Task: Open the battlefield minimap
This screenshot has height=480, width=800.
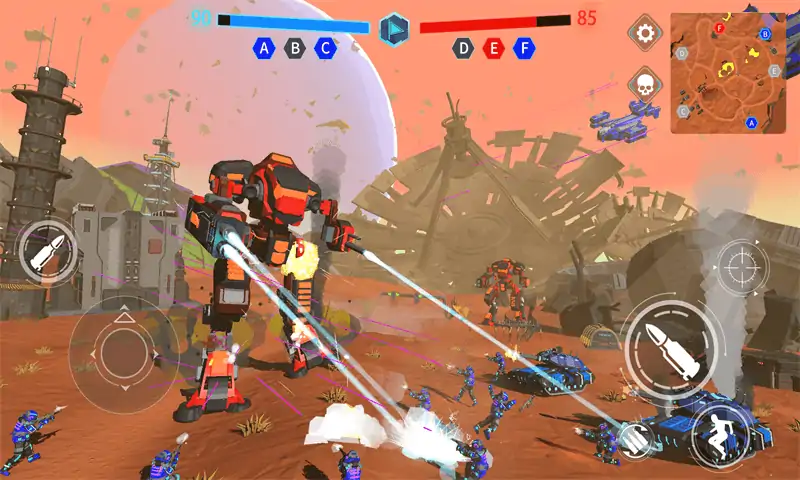Action: tap(727, 73)
